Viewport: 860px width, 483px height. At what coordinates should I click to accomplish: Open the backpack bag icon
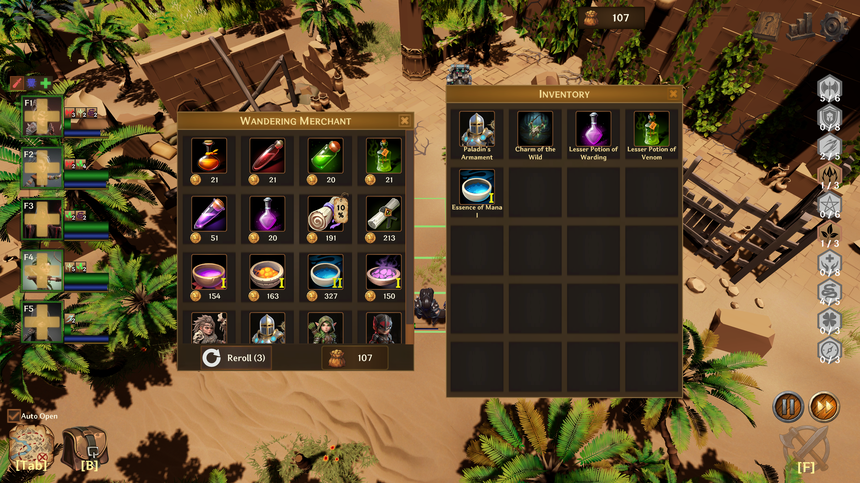point(85,446)
